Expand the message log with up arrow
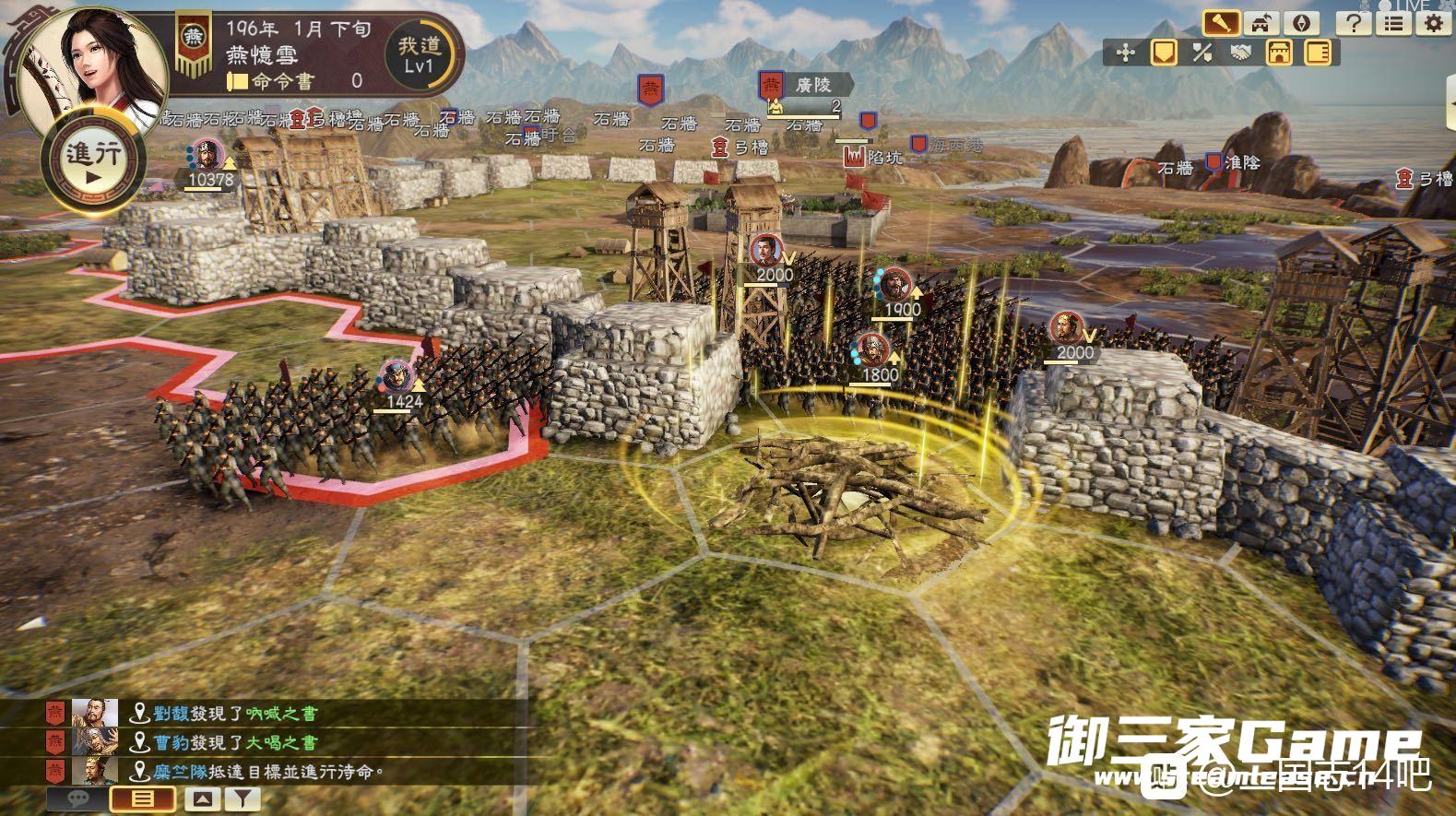 [x=204, y=799]
